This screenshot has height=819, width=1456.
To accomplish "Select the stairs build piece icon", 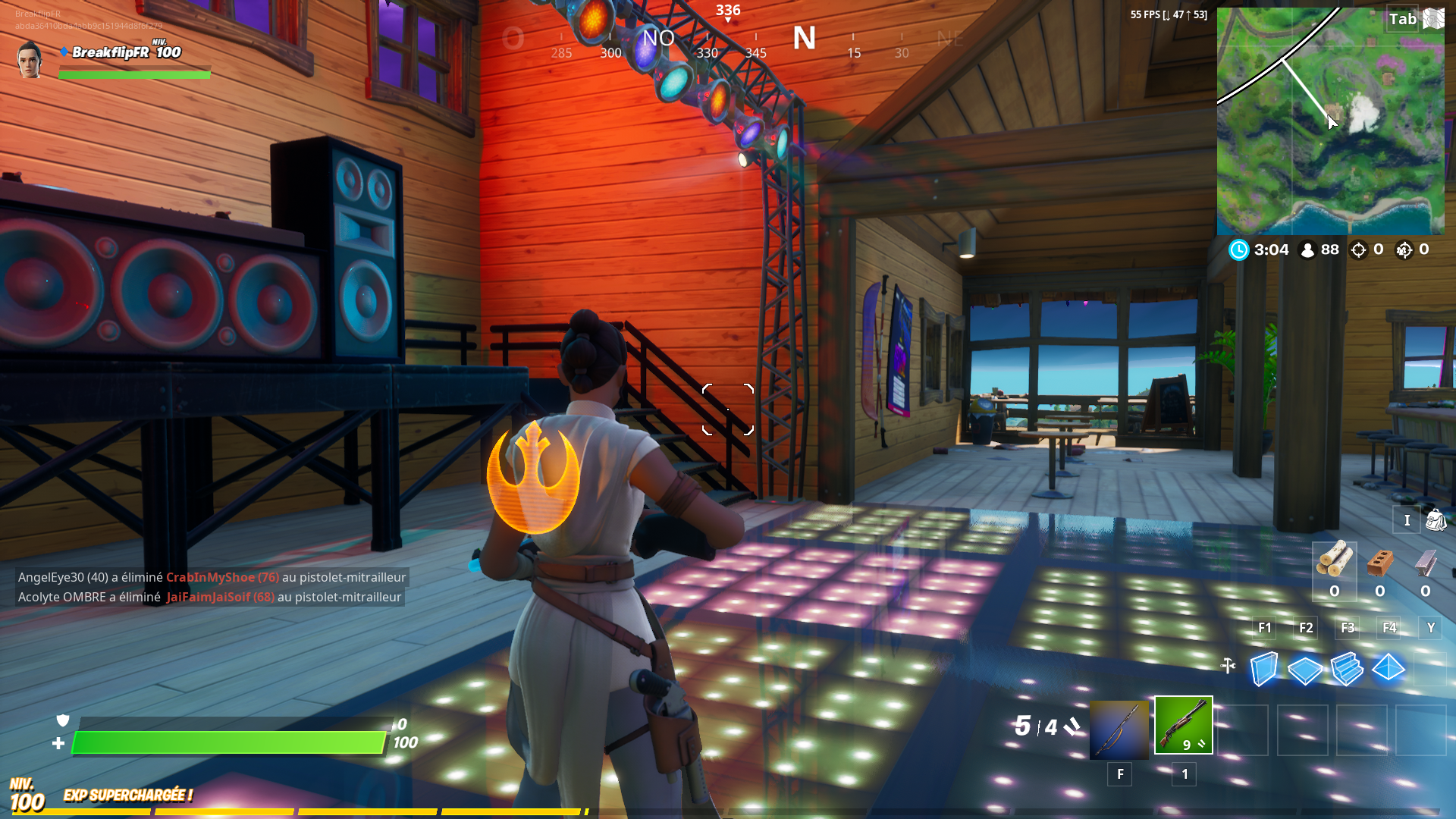I will pyautogui.click(x=1349, y=670).
